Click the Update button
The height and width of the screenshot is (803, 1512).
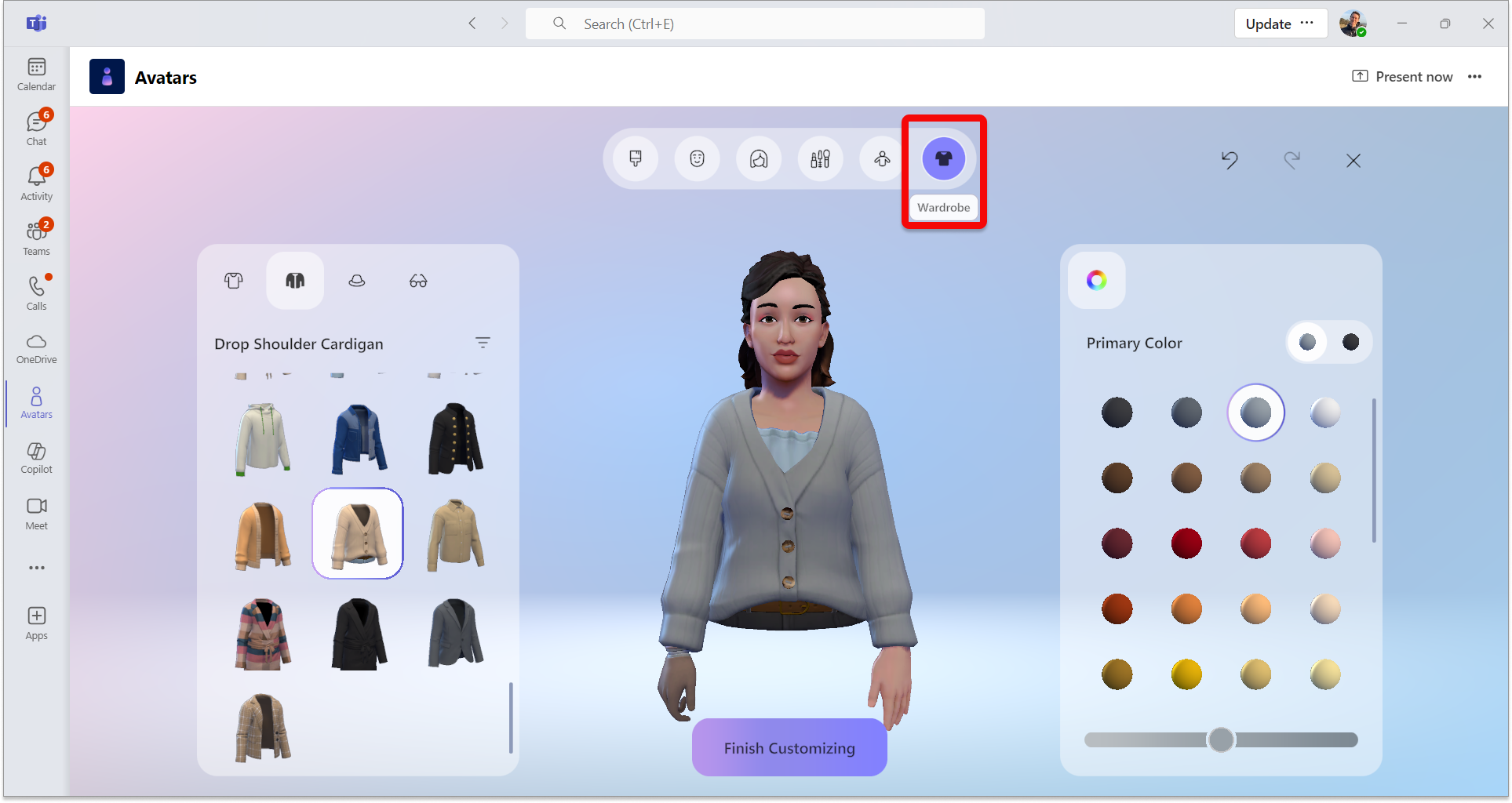1268,23
